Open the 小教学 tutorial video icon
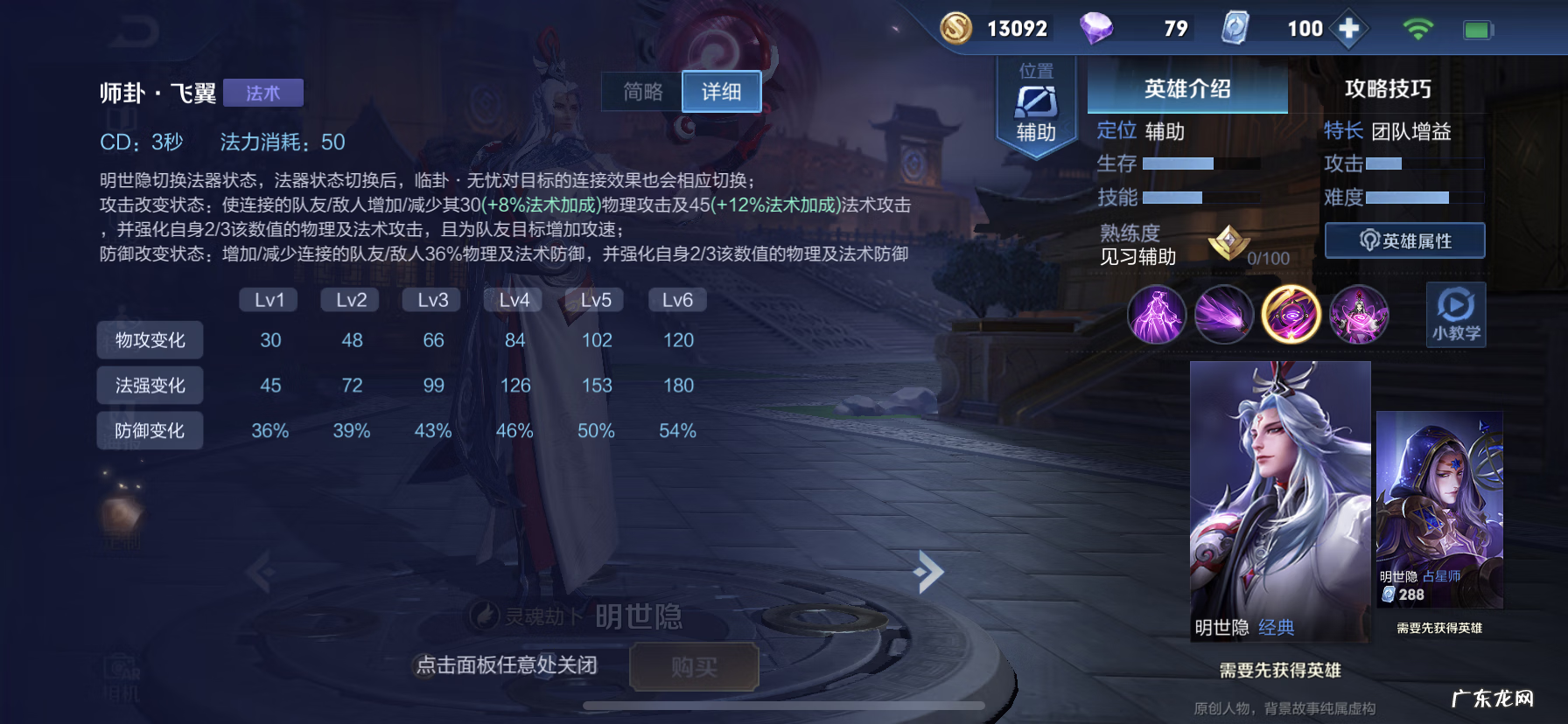The height and width of the screenshot is (724, 1568). [x=1455, y=314]
